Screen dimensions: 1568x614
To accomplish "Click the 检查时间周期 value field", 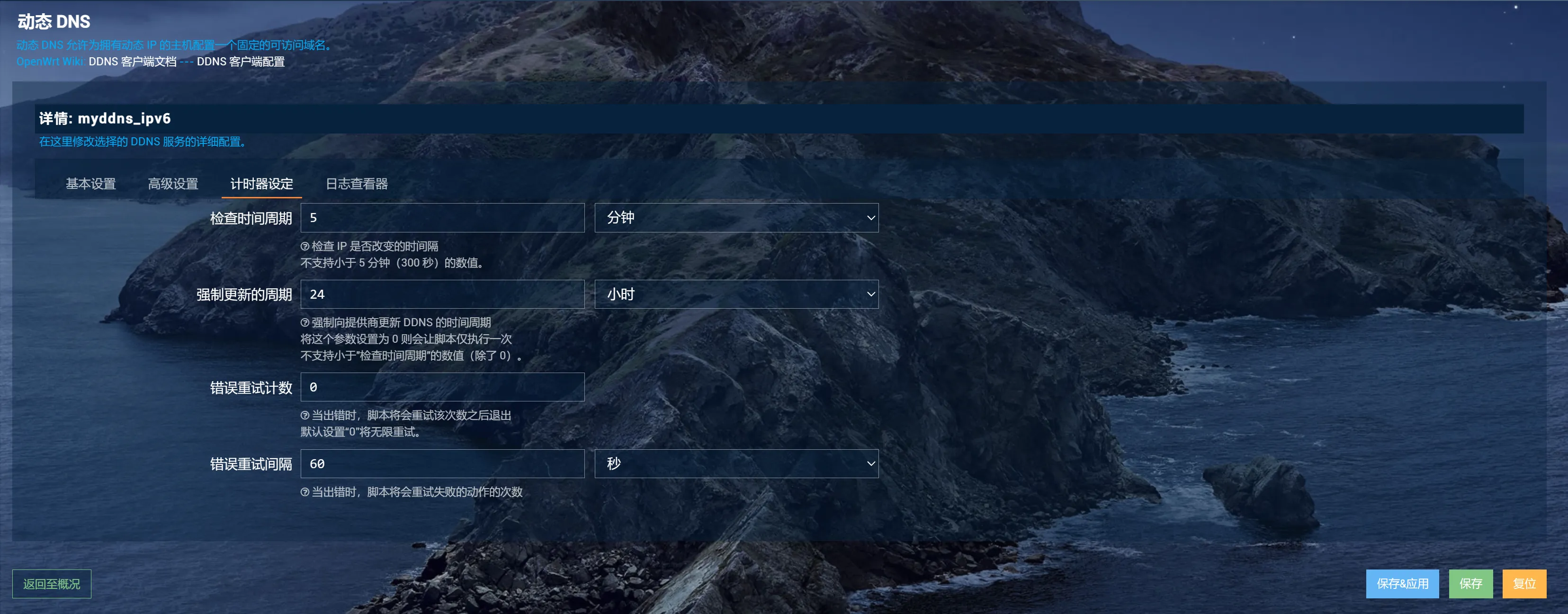I will [x=442, y=218].
